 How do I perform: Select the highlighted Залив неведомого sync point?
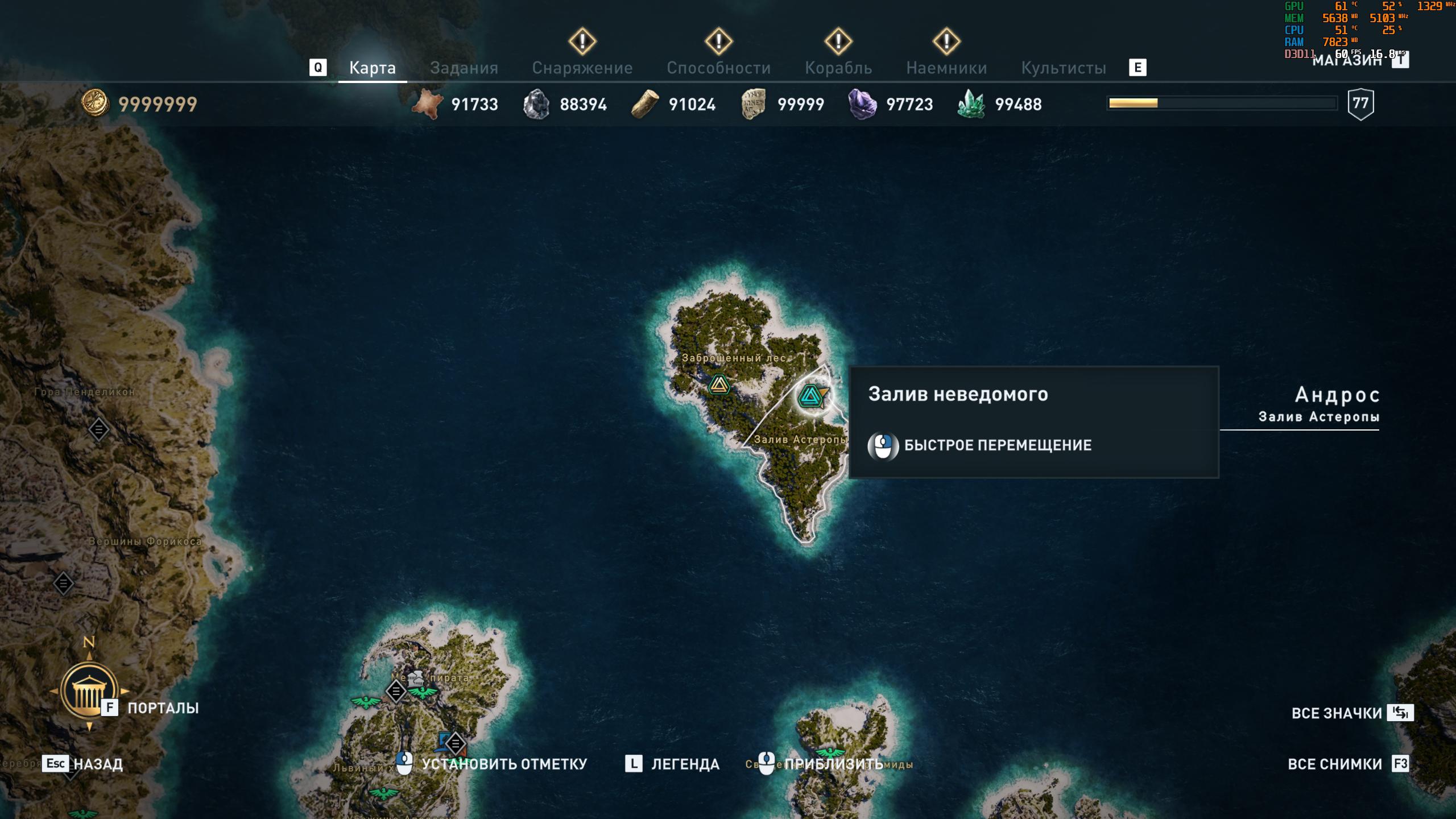810,396
